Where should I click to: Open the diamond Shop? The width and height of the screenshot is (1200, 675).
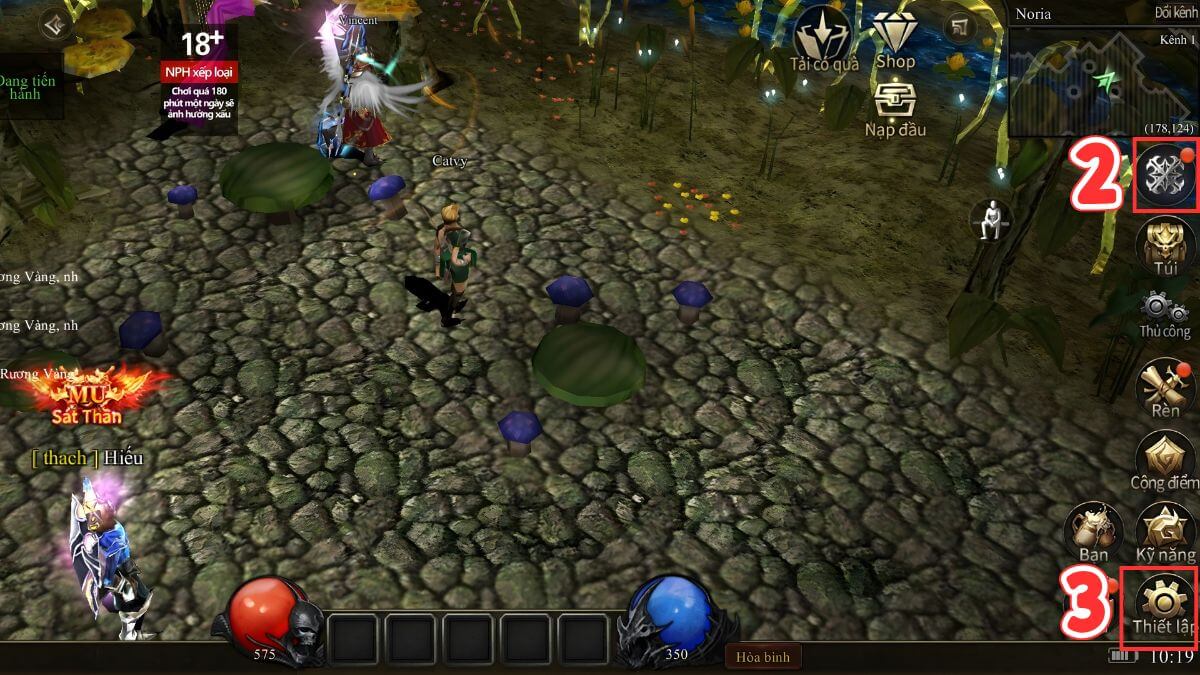895,40
